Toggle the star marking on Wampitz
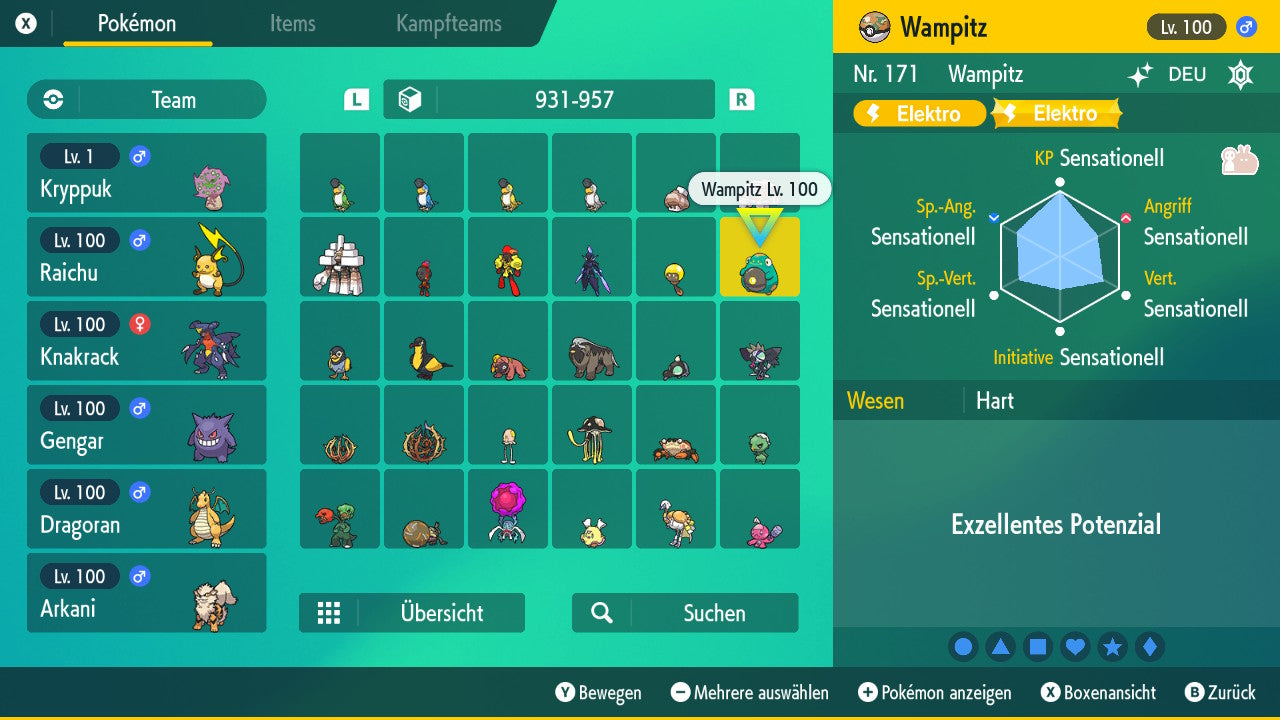The width and height of the screenshot is (1280, 720). 1113,646
